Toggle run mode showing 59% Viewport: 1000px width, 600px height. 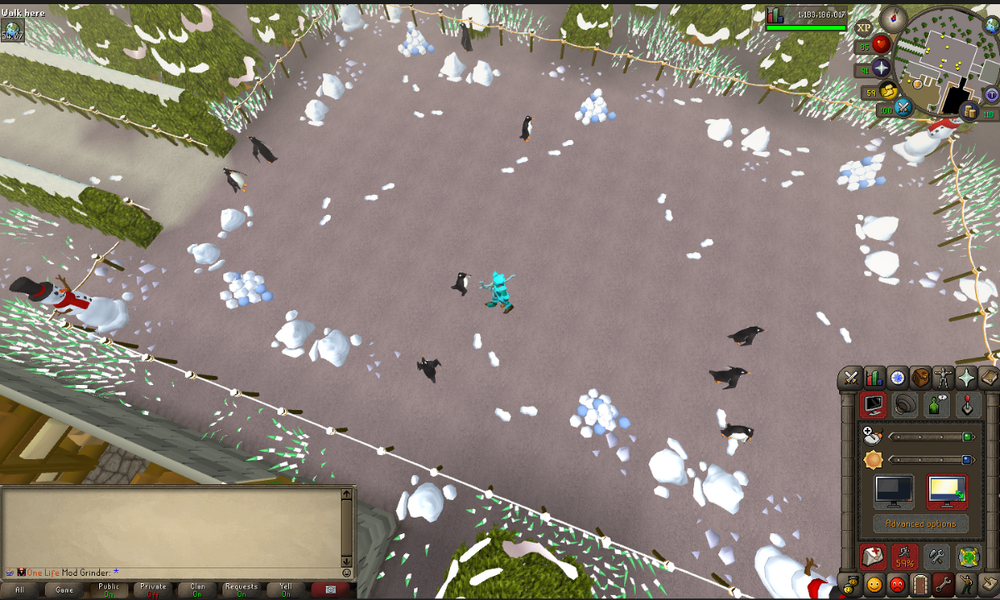[906, 558]
